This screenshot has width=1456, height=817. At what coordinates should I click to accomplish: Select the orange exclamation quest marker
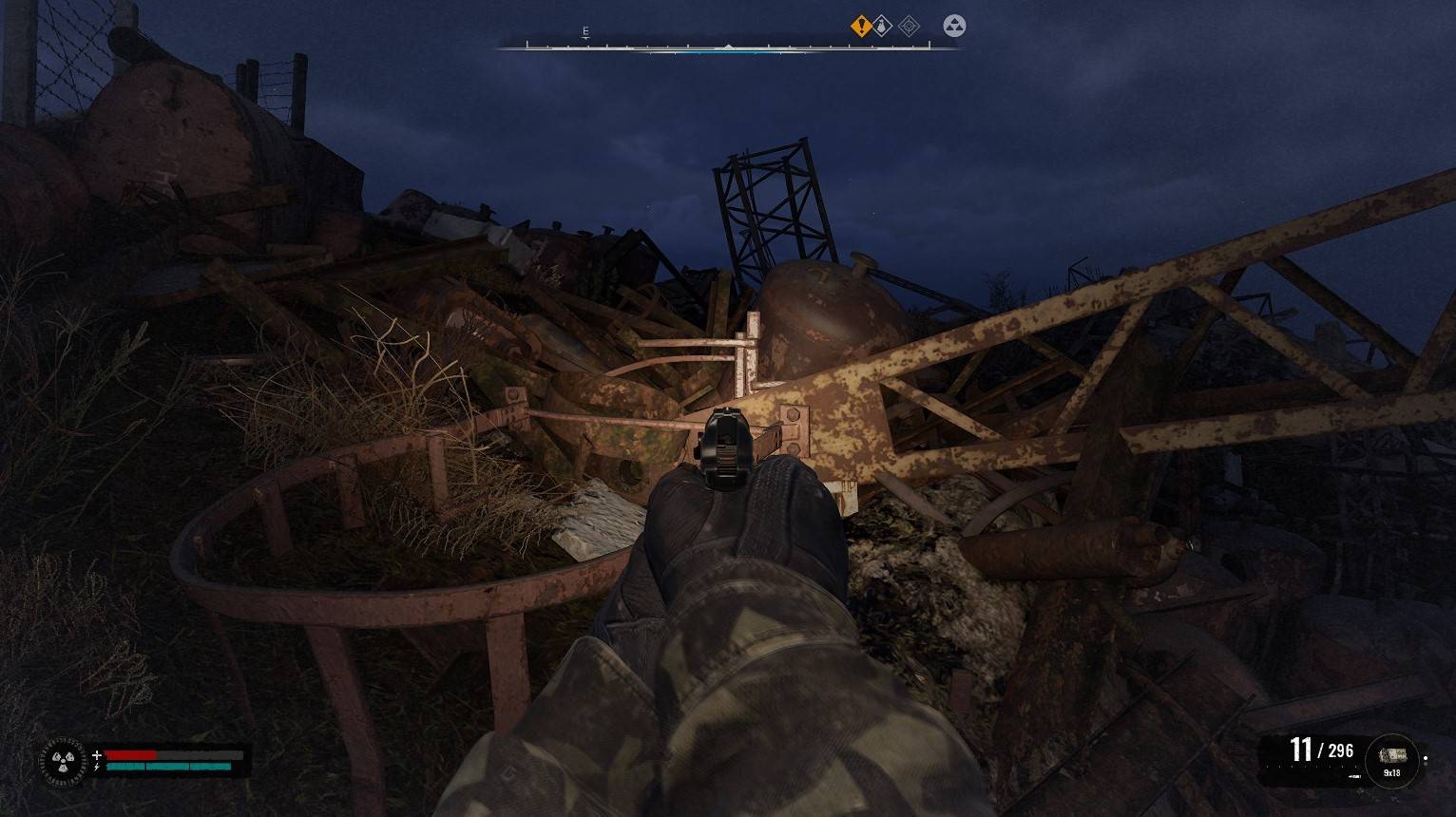pyautogui.click(x=861, y=27)
